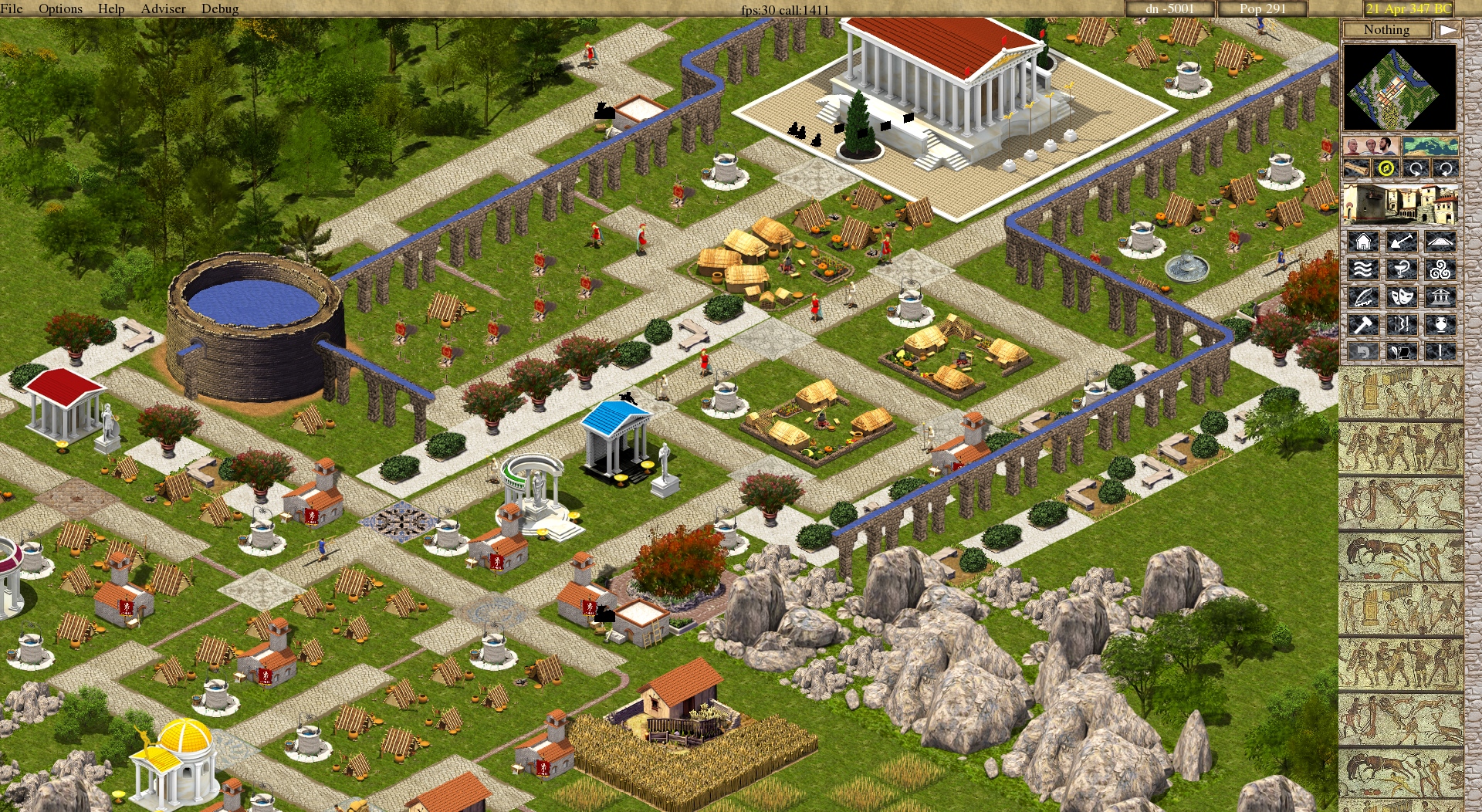Rotate the city view counterclockwise
Viewport: 1482px width, 812px height.
(1445, 167)
